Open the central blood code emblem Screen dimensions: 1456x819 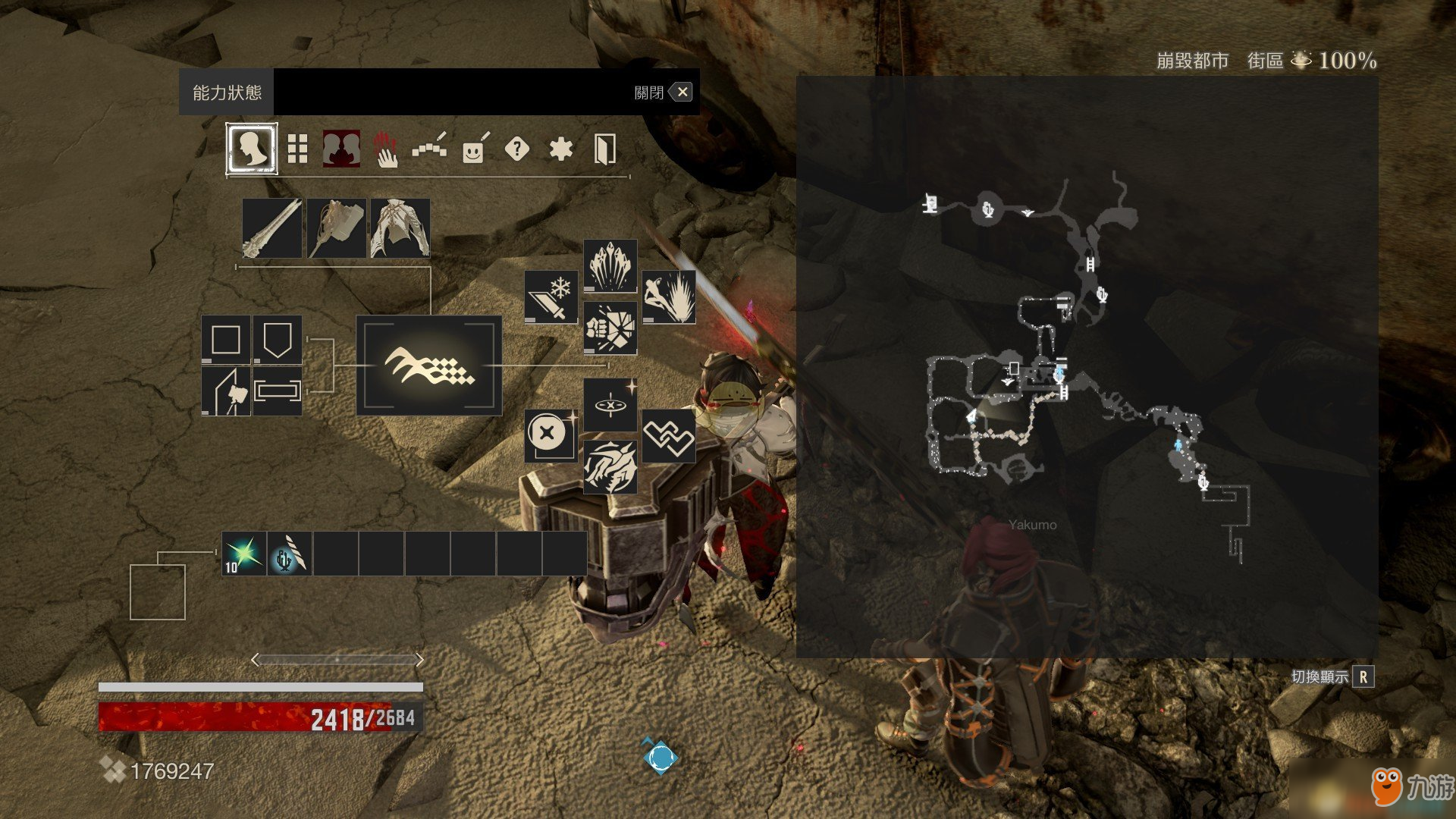(429, 366)
